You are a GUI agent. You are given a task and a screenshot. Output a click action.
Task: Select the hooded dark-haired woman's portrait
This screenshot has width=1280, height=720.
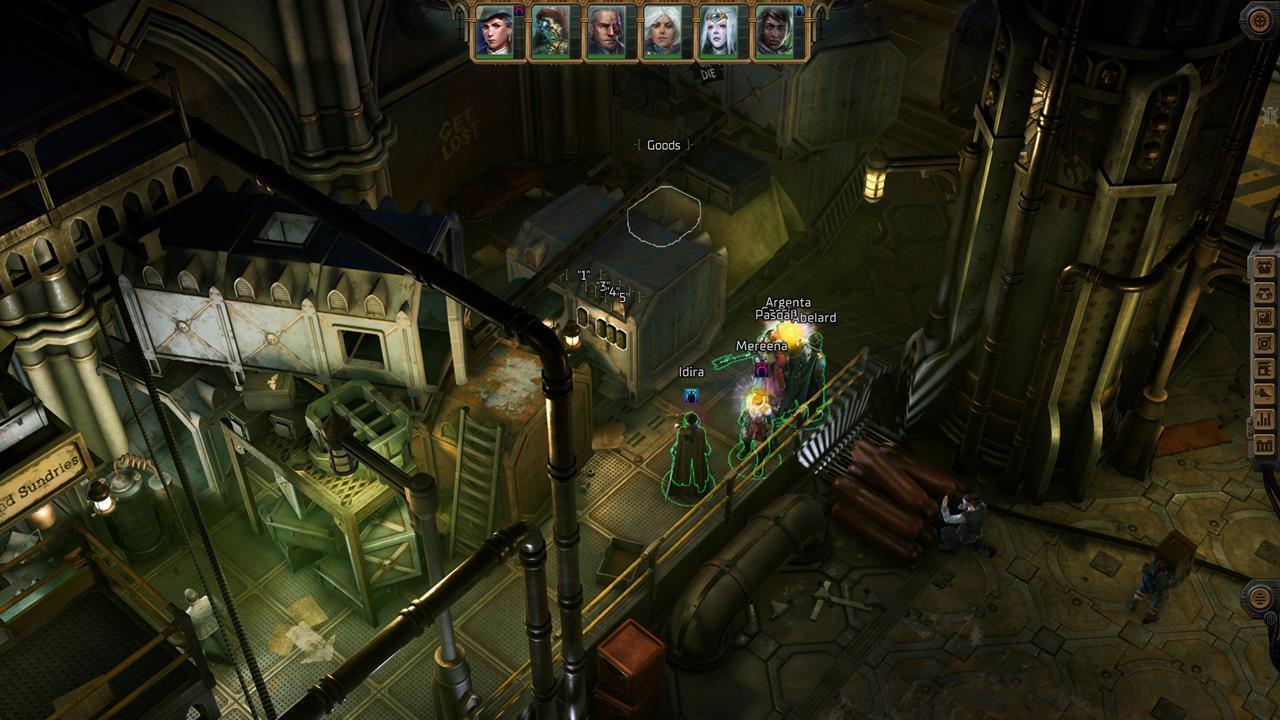point(774,32)
